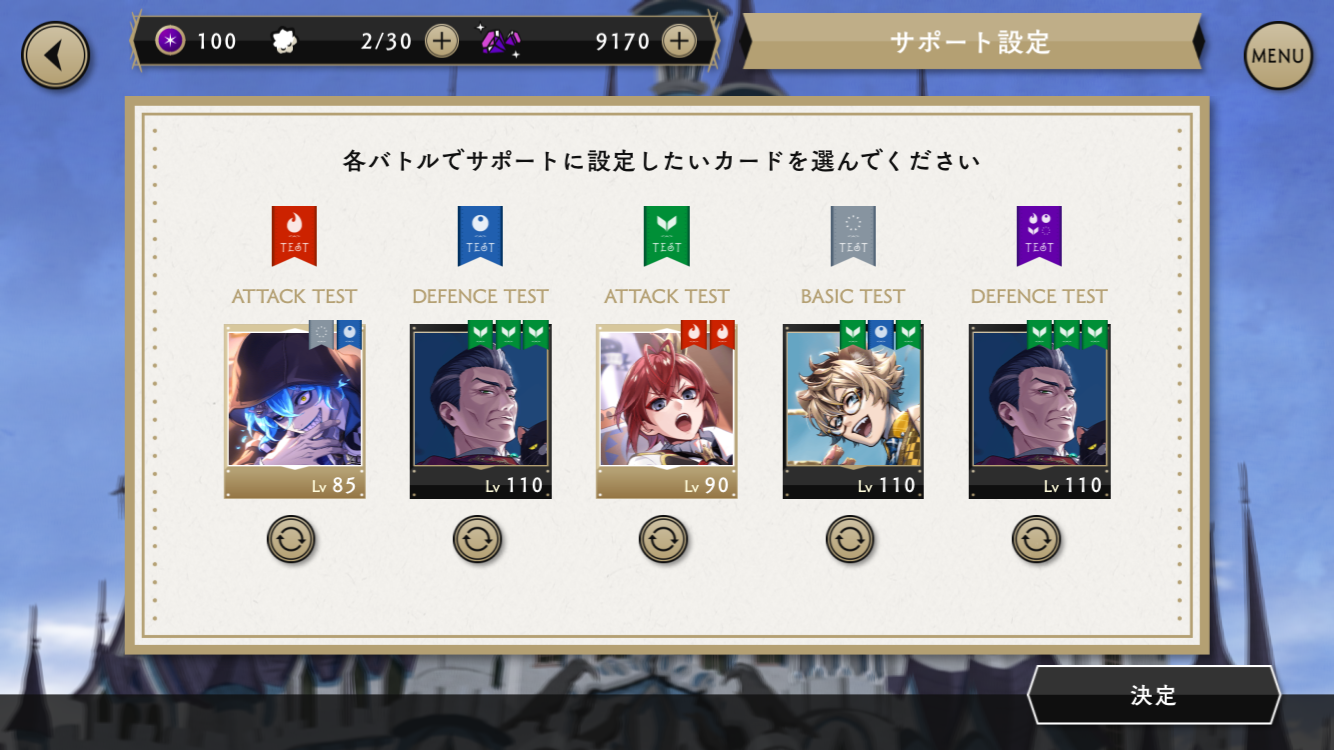Select the card under the purple DEFENCE TEST banner

[1039, 410]
